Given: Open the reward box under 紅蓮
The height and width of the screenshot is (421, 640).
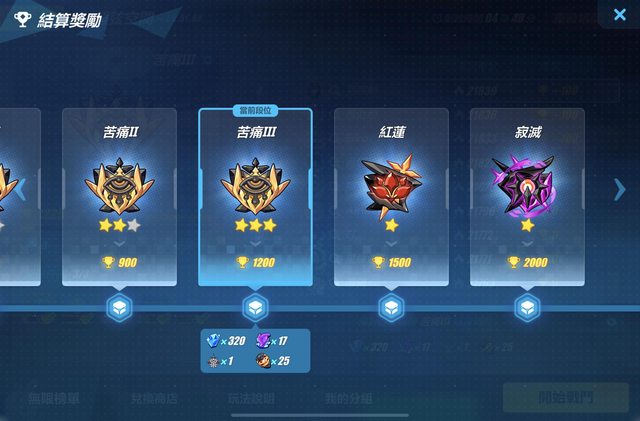Looking at the screenshot, I should pos(391,308).
